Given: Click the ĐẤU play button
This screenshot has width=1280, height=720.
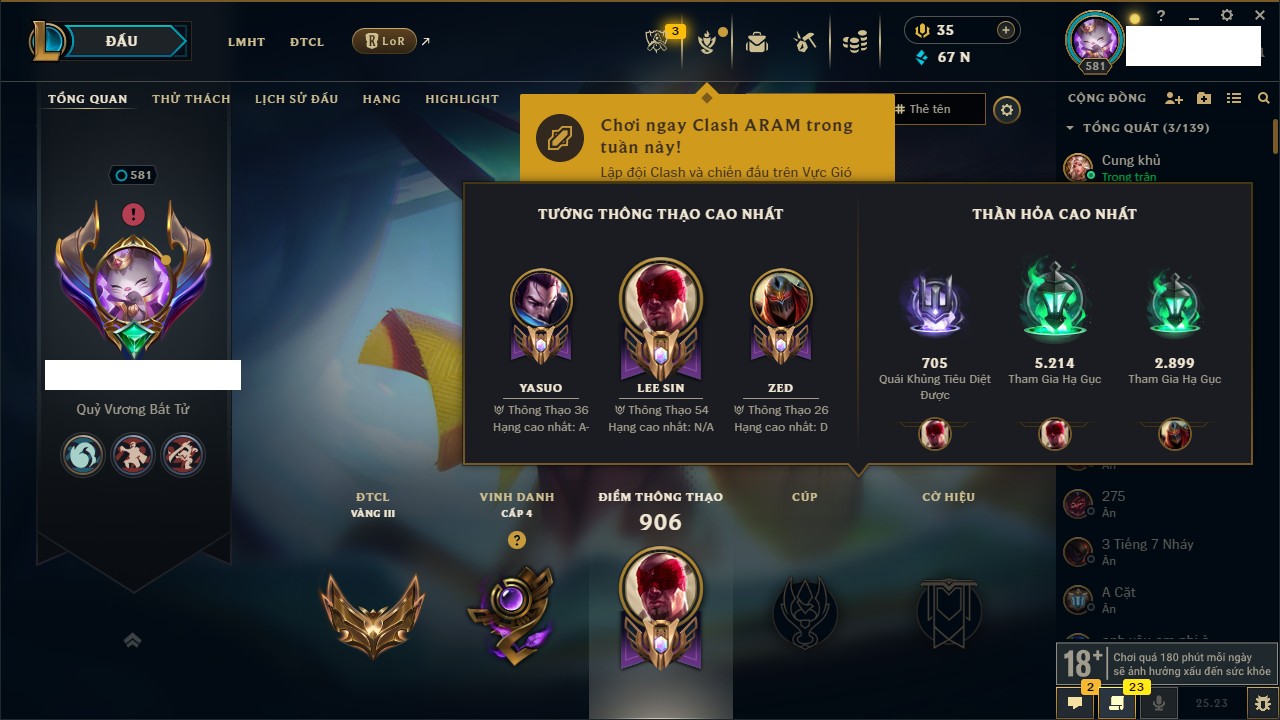Looking at the screenshot, I should click(x=121, y=41).
